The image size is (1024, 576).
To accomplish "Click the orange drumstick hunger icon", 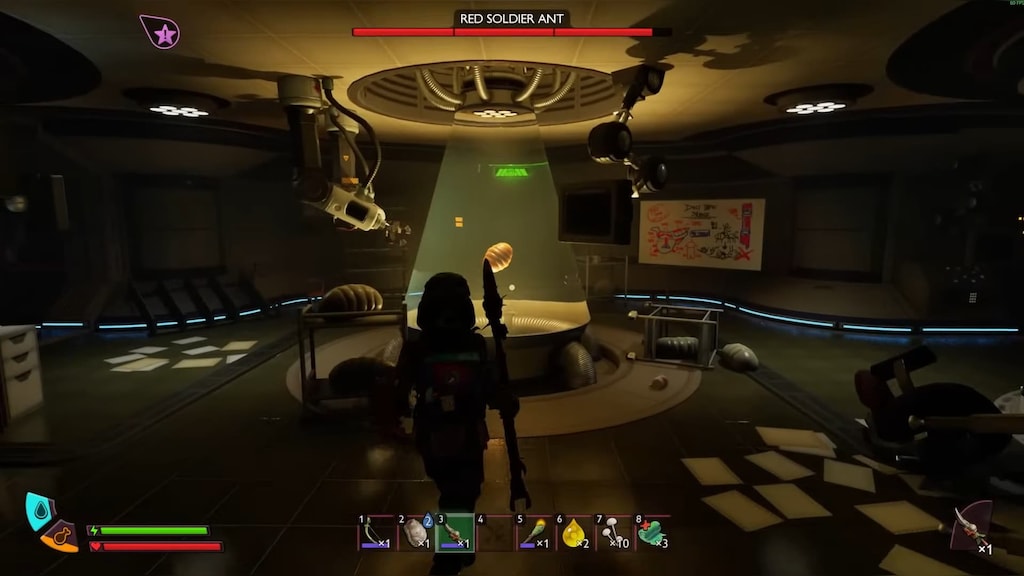I will (61, 537).
